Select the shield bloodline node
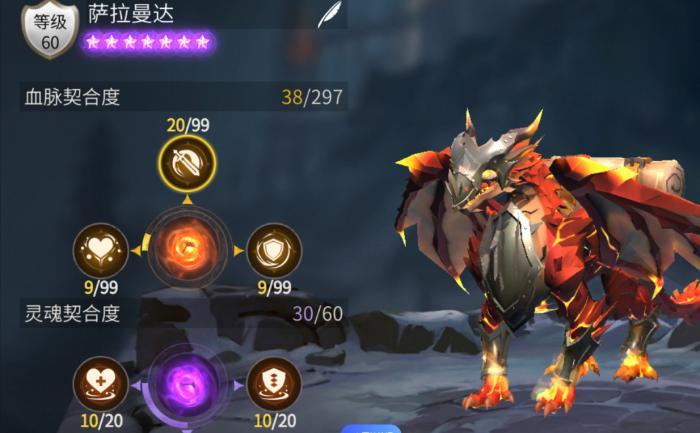This screenshot has height=433, width=700. coord(272,249)
